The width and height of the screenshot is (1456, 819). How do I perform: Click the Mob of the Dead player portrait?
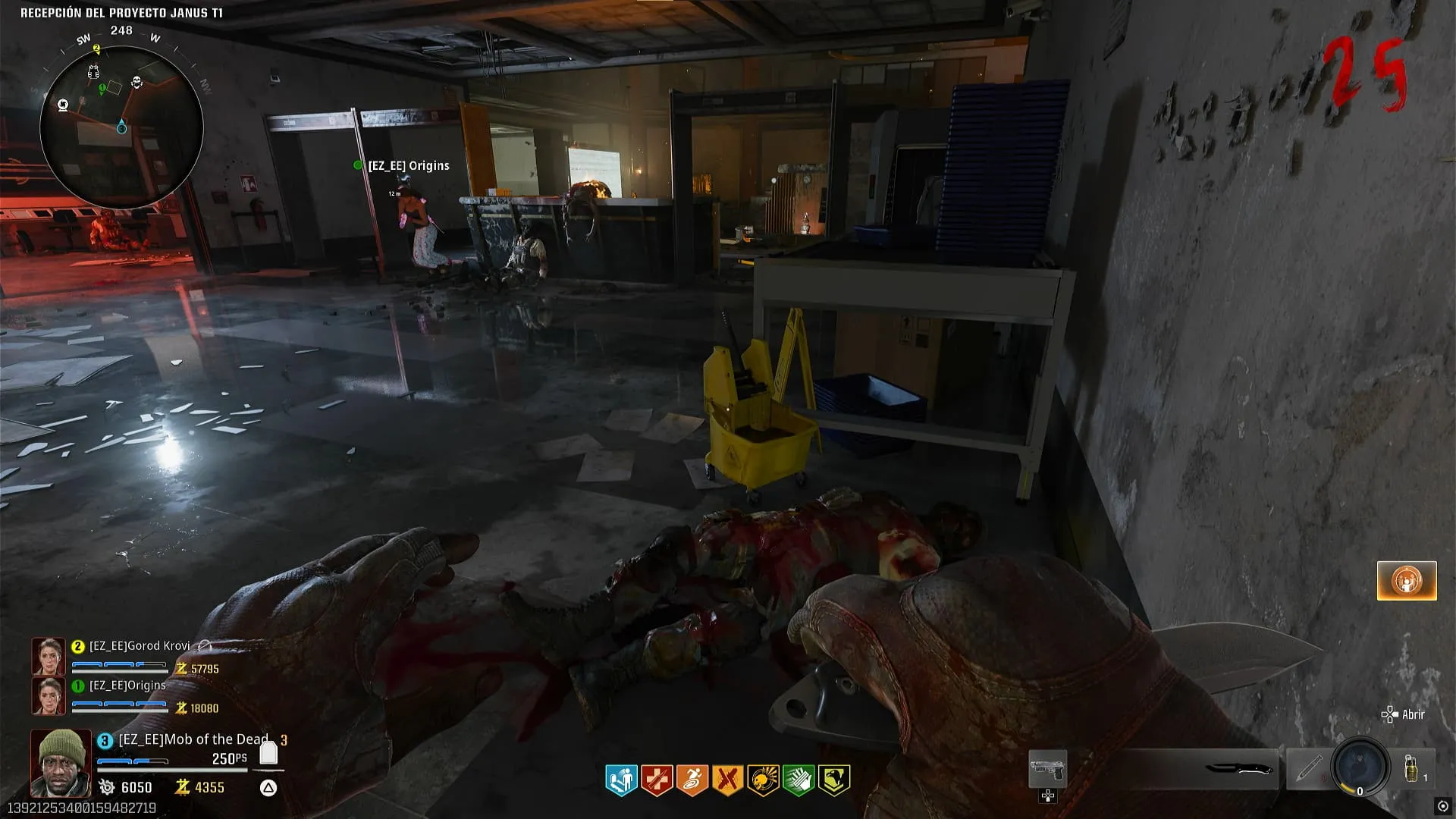(x=60, y=763)
